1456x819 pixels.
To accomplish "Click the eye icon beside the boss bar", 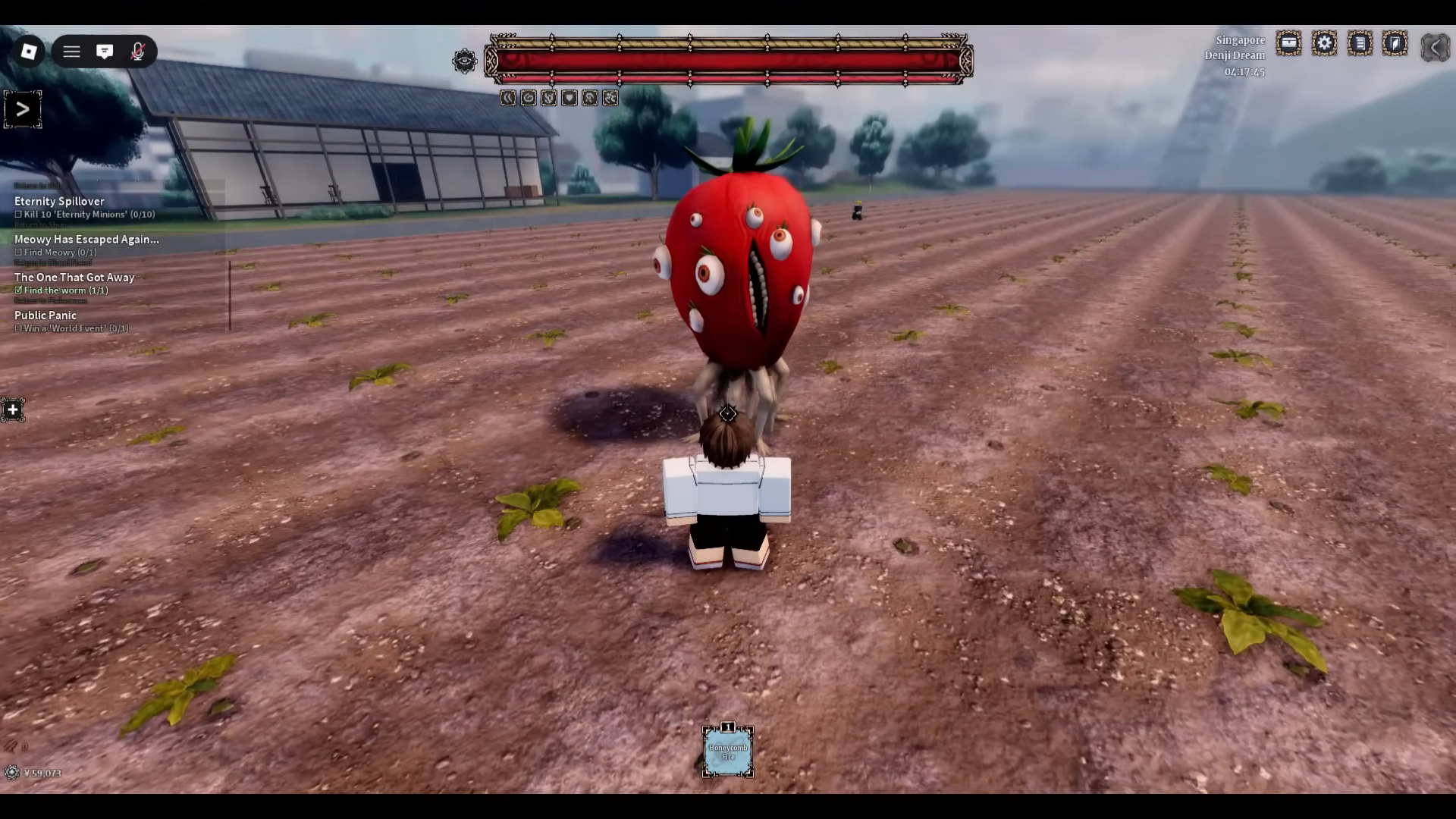I will [466, 61].
